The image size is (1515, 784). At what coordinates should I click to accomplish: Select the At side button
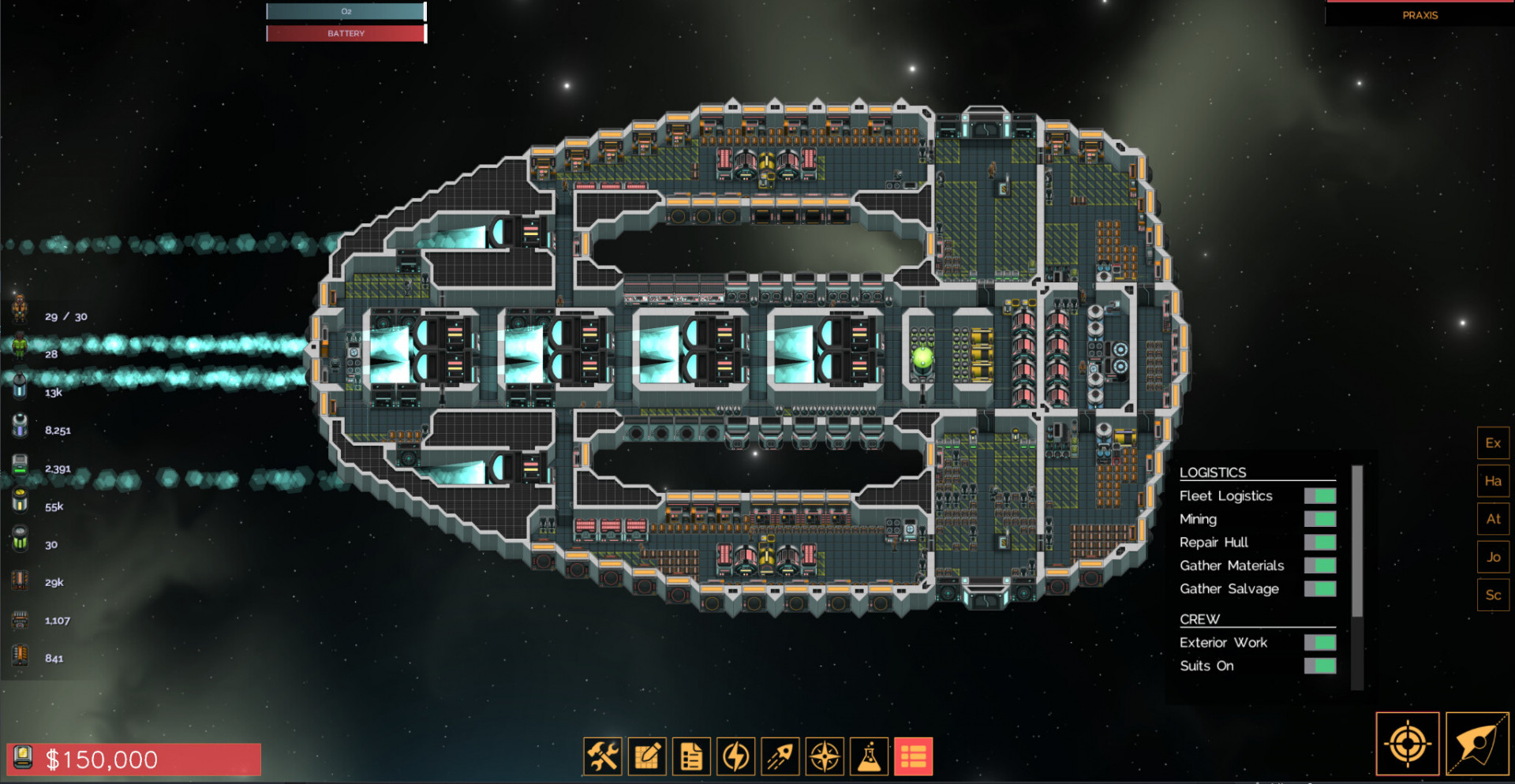point(1493,519)
